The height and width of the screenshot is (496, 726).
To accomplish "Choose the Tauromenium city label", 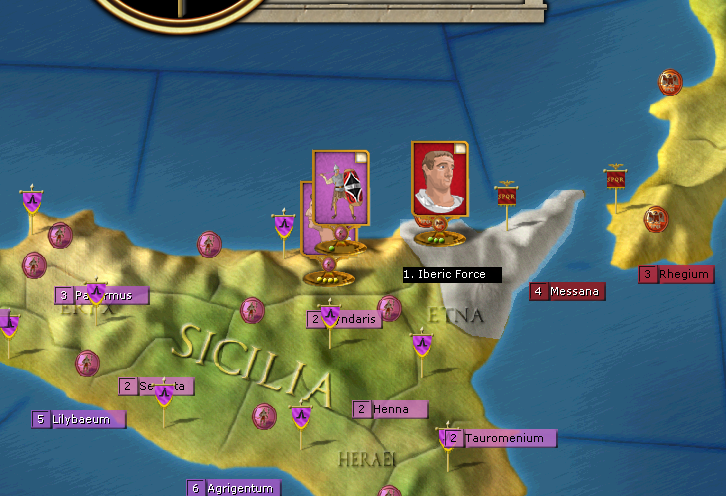I will [x=499, y=438].
